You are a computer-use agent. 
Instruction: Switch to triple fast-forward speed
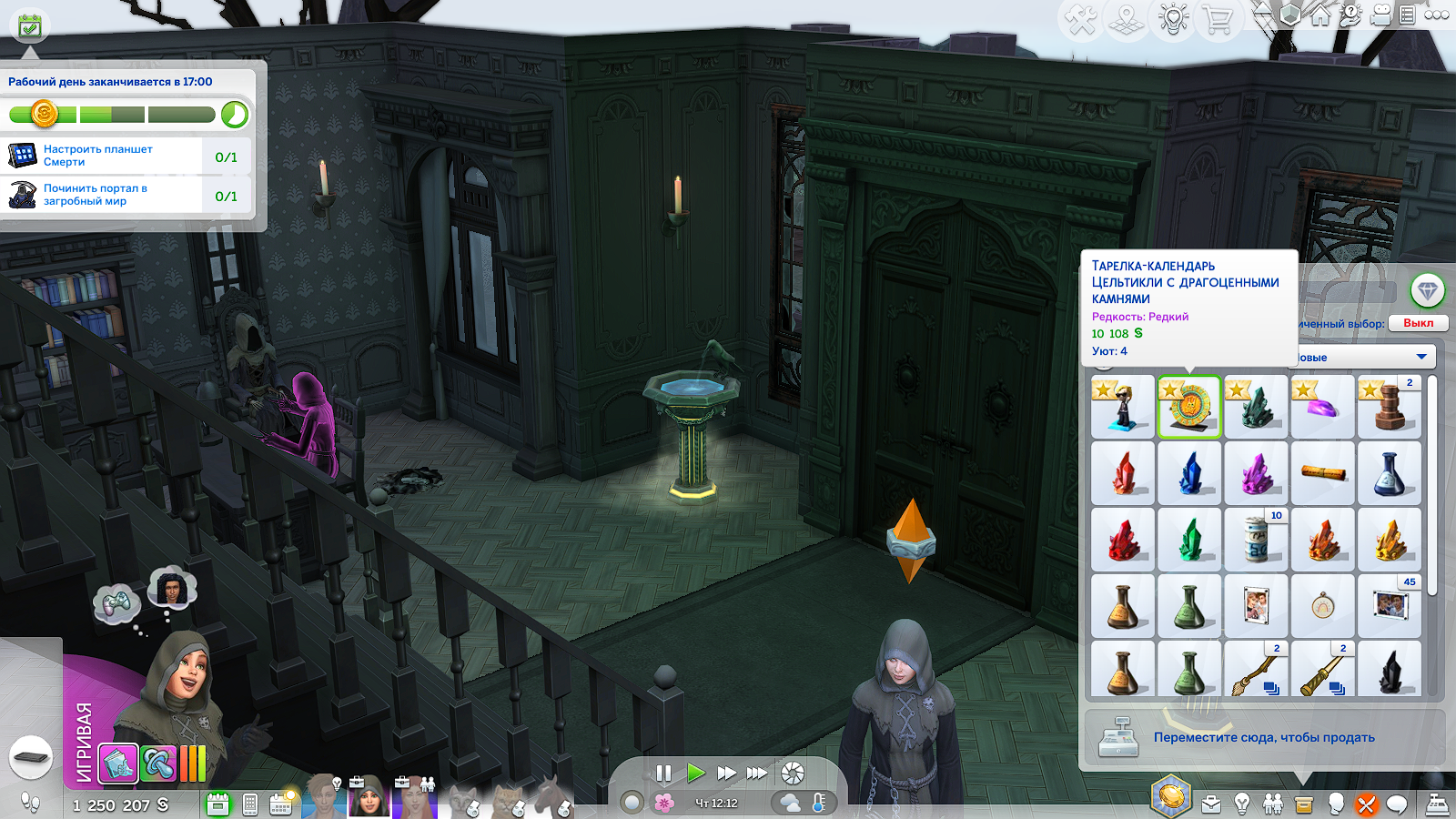pyautogui.click(x=757, y=773)
